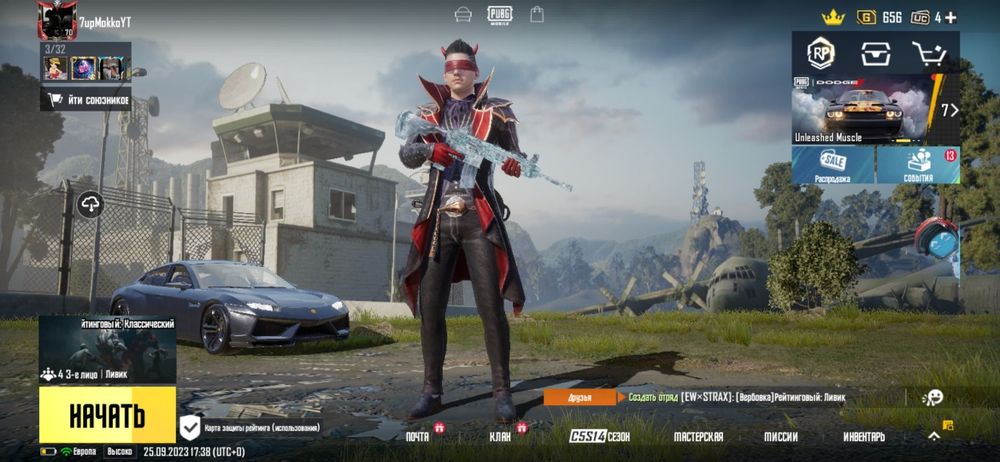Expand the bottom menu with the up arrow
The width and height of the screenshot is (1000, 462).
pos(934,436)
